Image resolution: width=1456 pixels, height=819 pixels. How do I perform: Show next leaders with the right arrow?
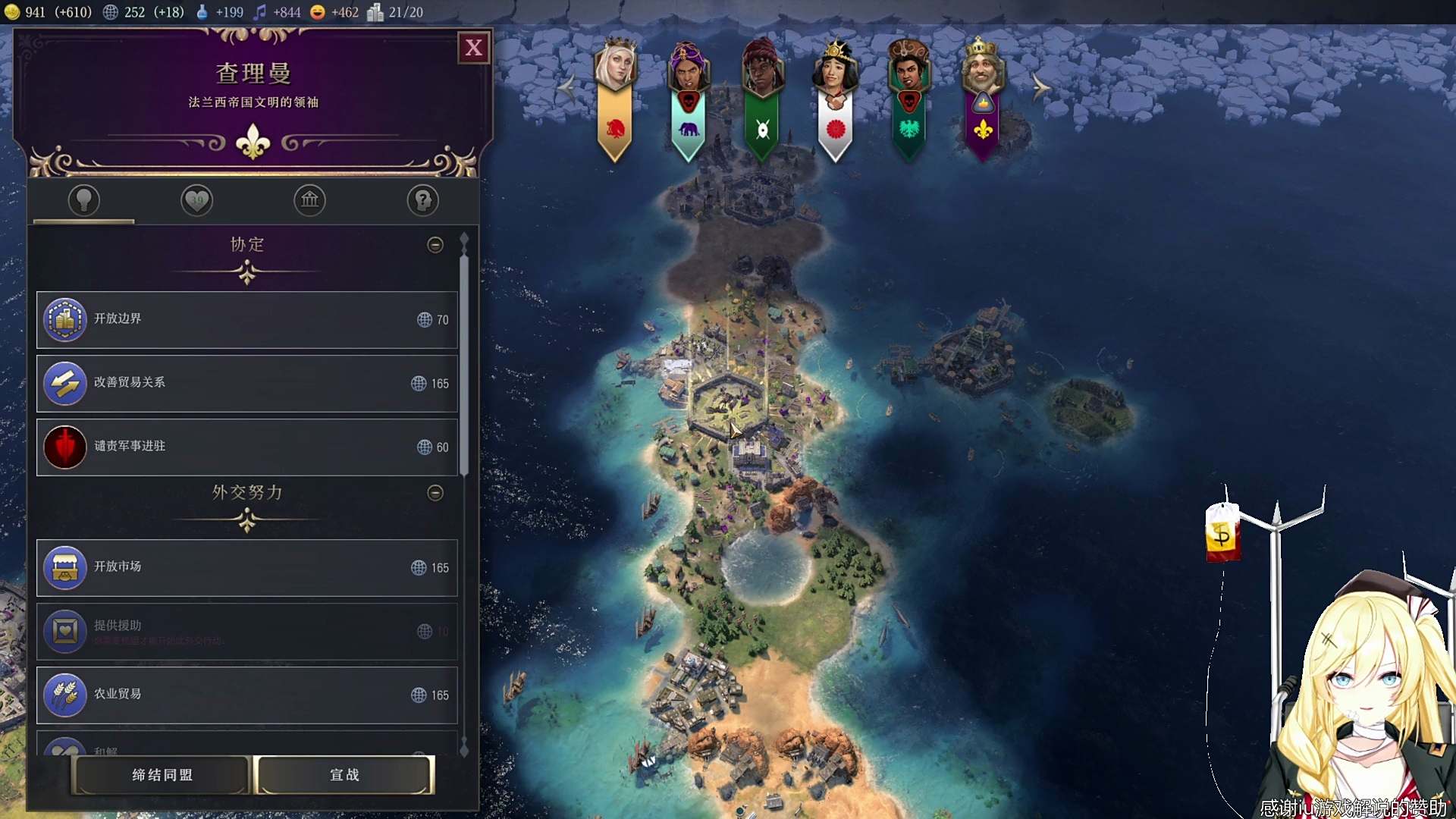tap(1041, 88)
